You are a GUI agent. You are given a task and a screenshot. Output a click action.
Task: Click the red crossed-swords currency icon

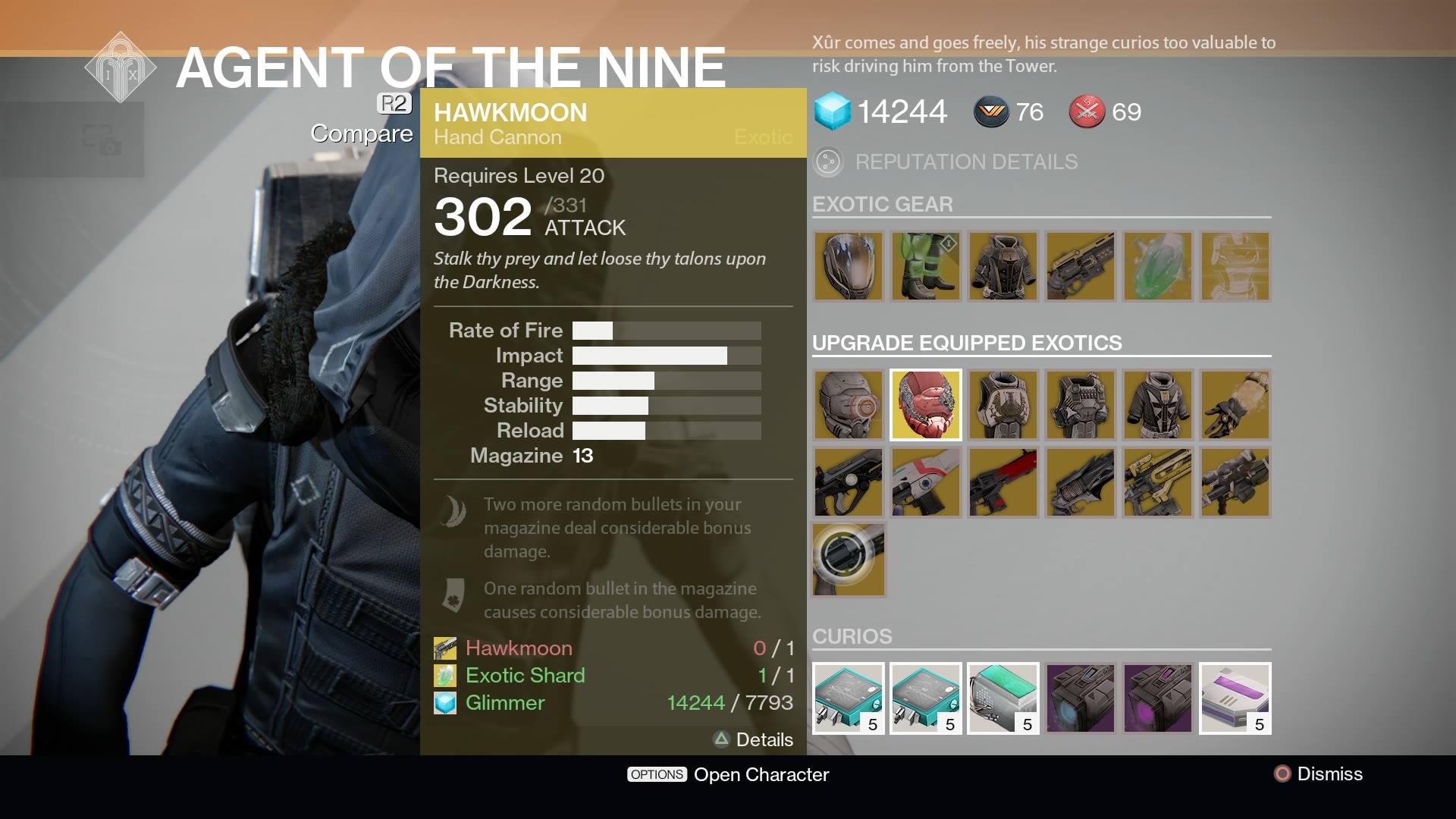coord(1086,111)
